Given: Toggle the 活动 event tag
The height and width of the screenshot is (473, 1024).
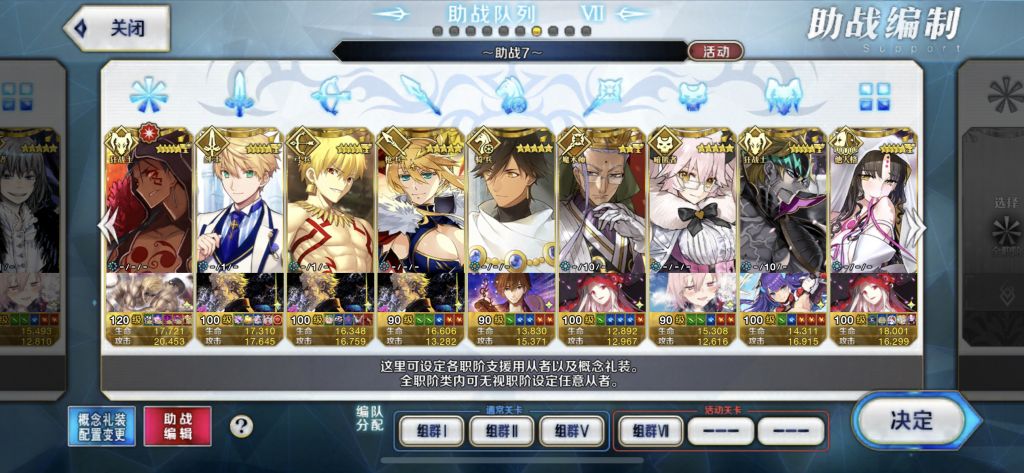Looking at the screenshot, I should pos(715,51).
